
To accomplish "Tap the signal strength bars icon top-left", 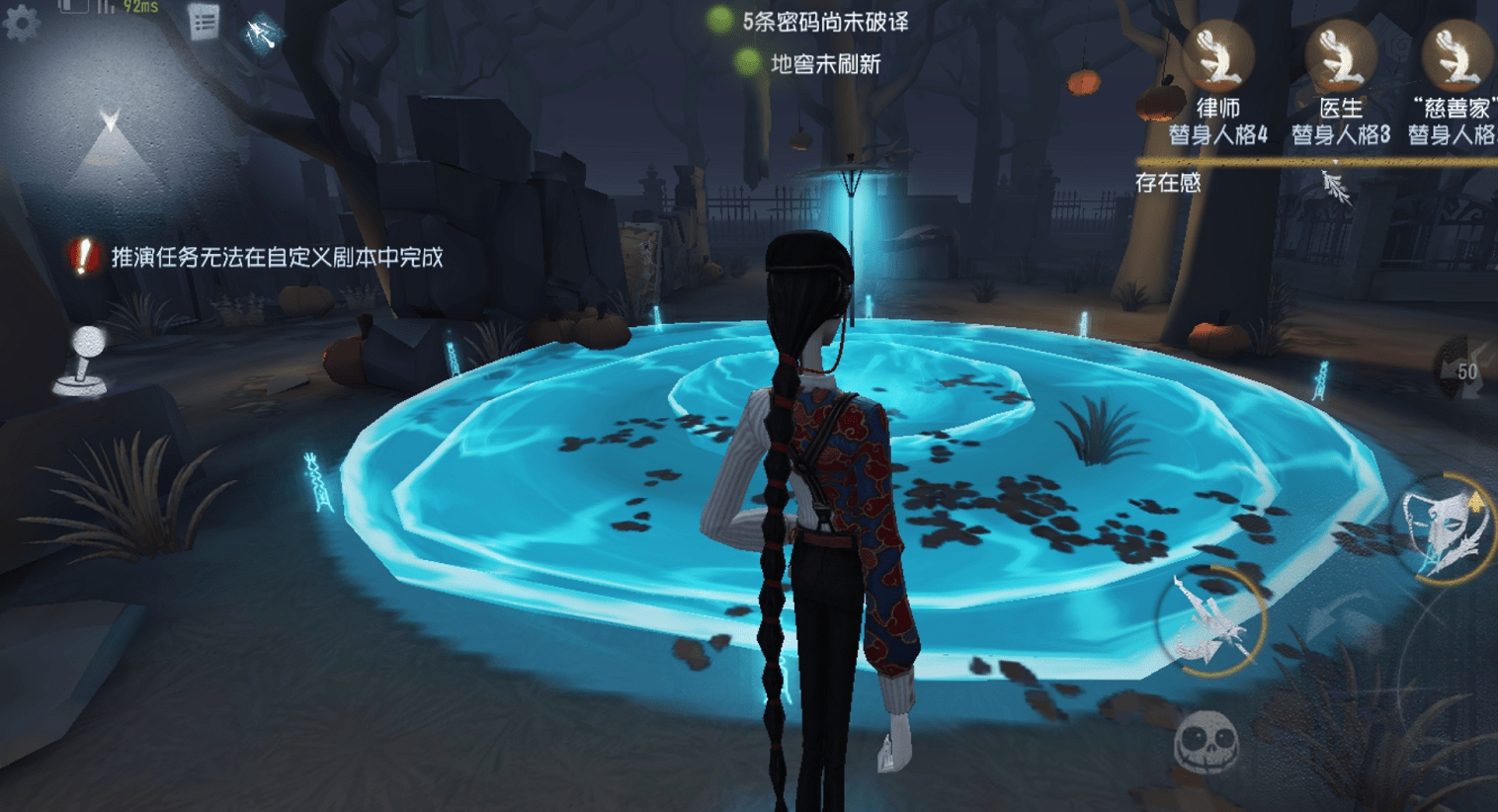I will click(105, 8).
